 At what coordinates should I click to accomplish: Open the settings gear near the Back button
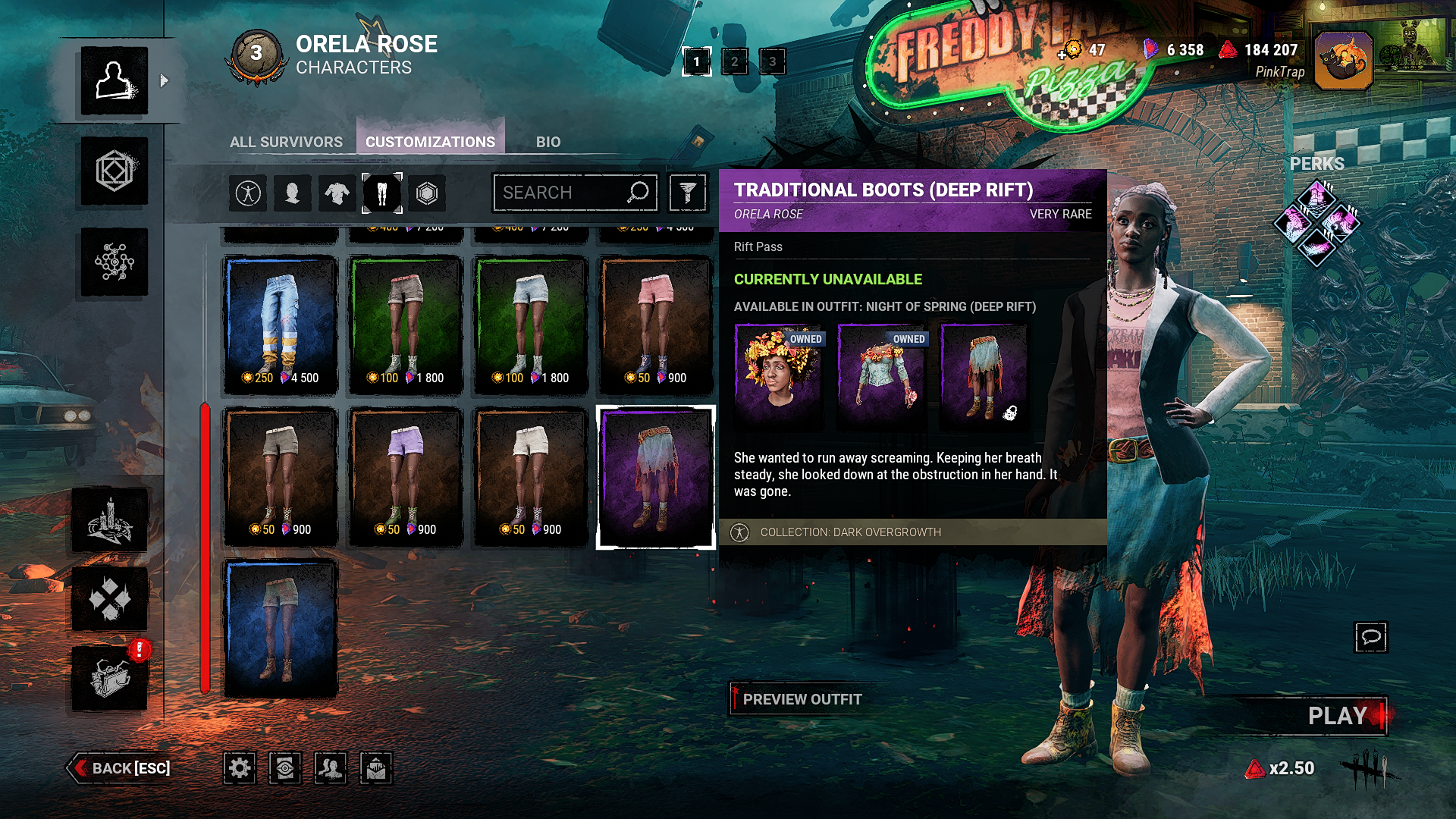point(240,767)
